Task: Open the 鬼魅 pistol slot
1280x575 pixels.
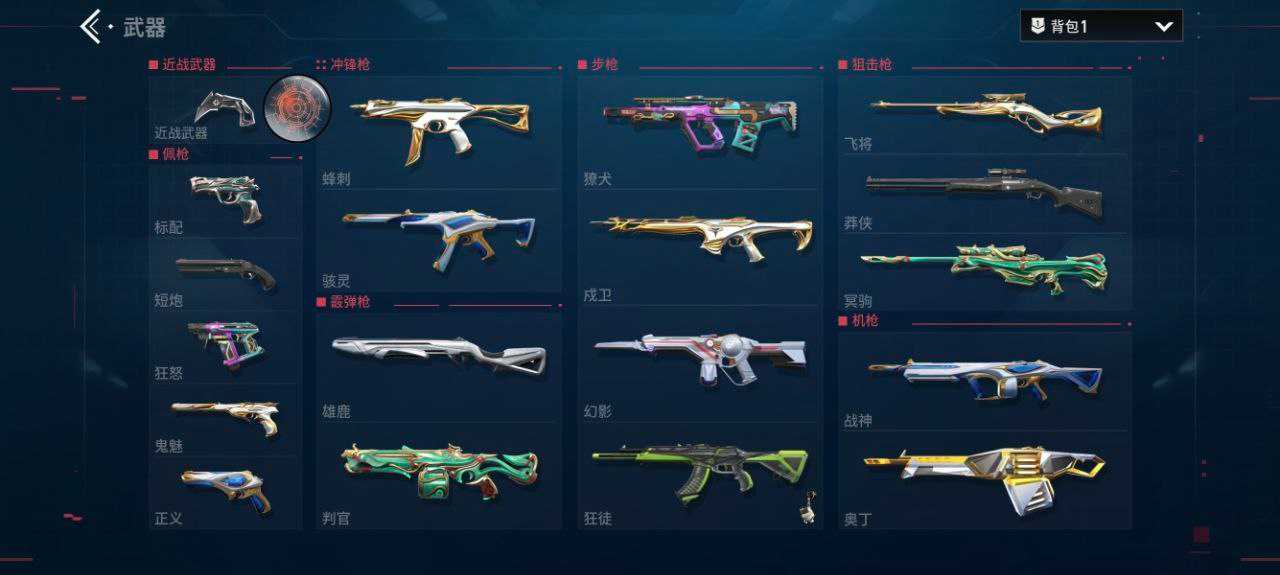Action: click(x=225, y=418)
